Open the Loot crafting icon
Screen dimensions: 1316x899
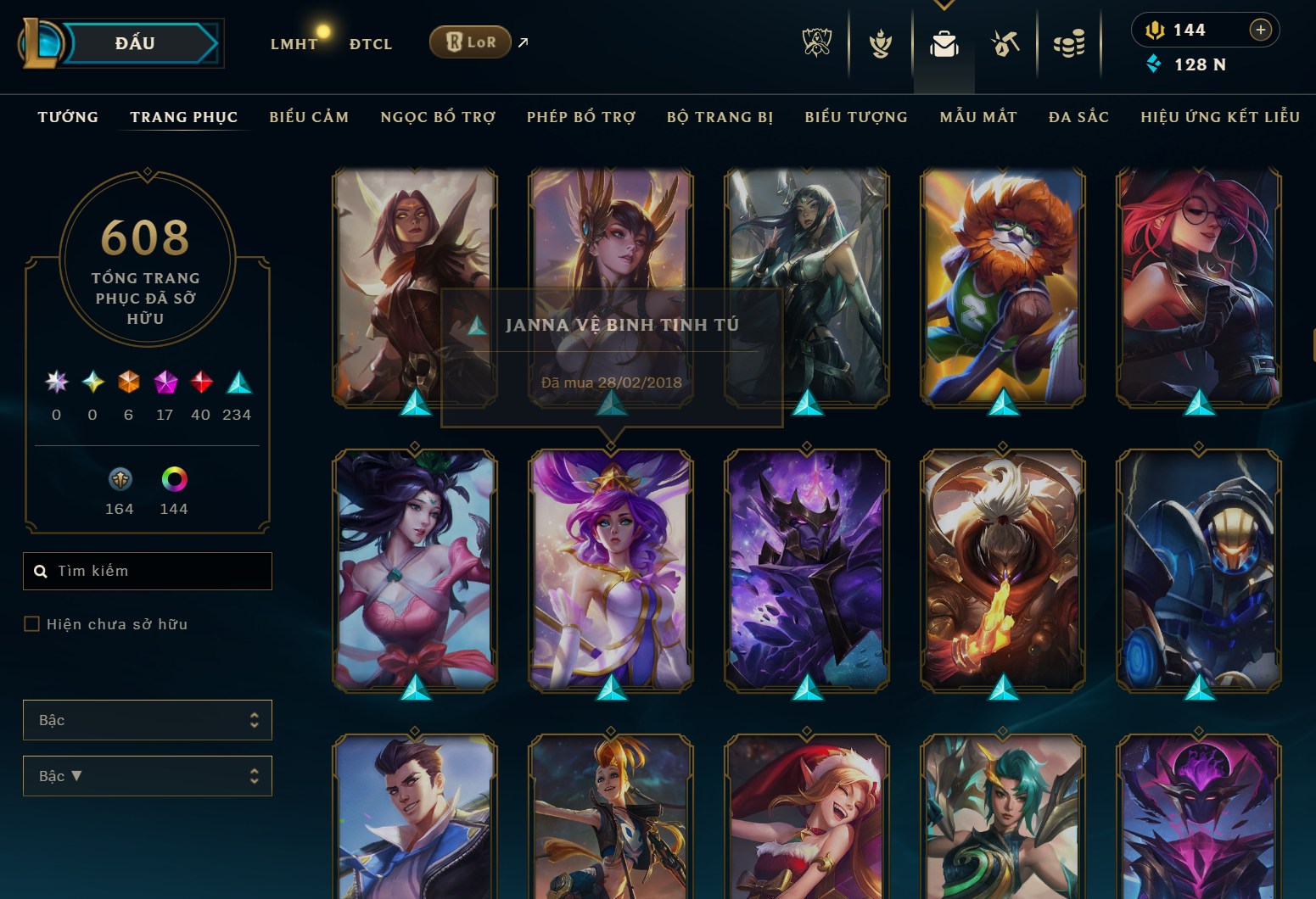pos(1005,42)
